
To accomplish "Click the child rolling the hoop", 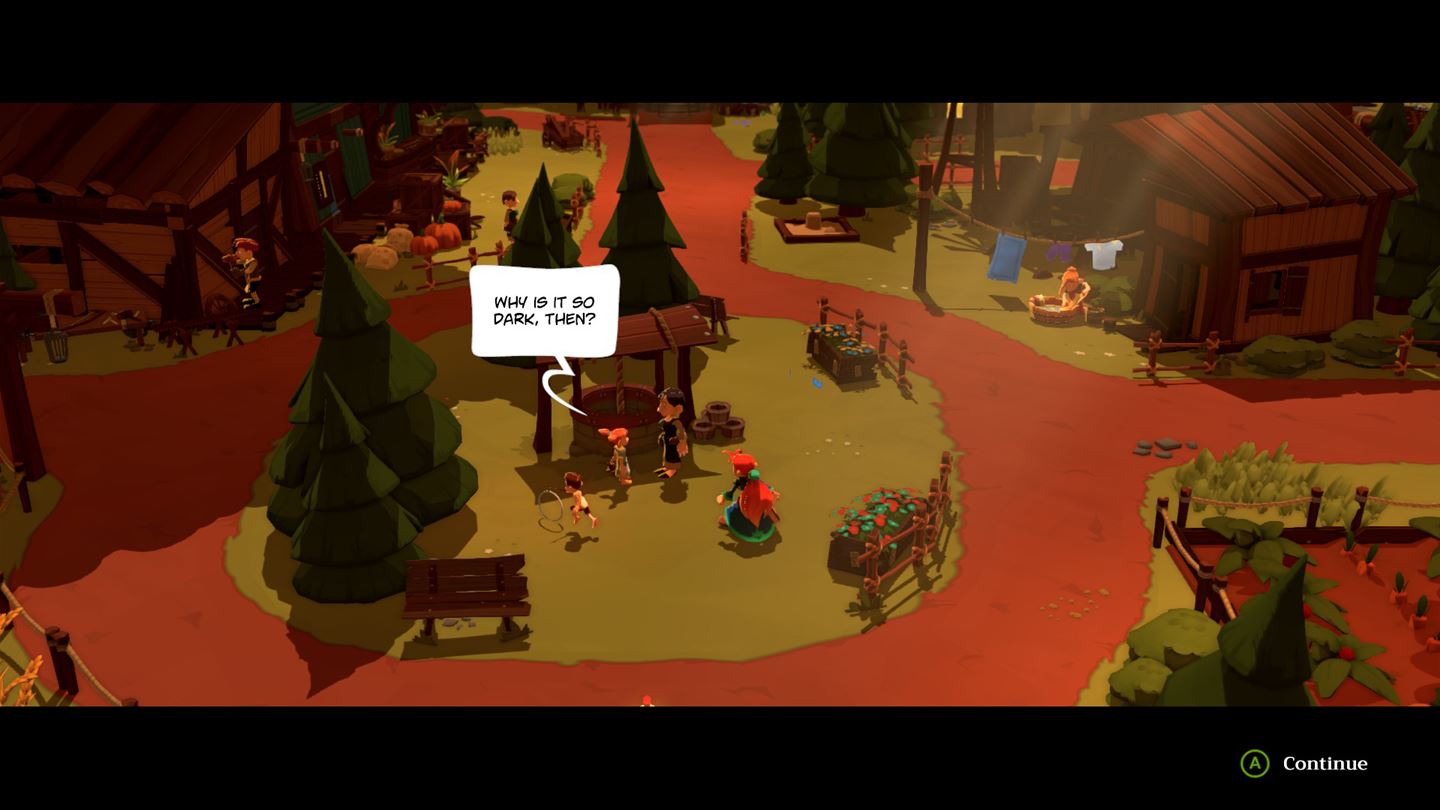I will 578,500.
